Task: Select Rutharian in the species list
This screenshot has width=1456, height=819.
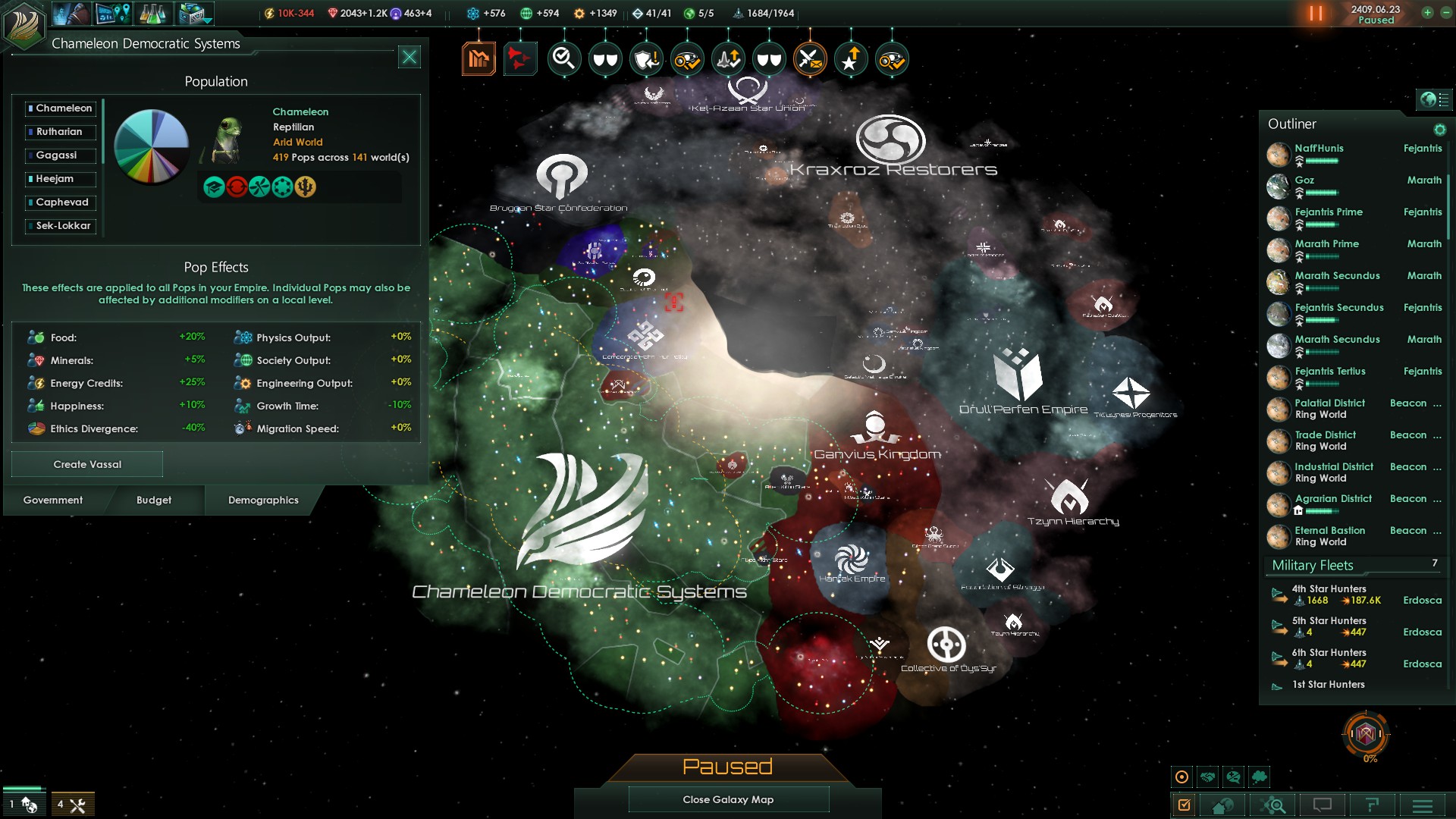Action: (60, 132)
